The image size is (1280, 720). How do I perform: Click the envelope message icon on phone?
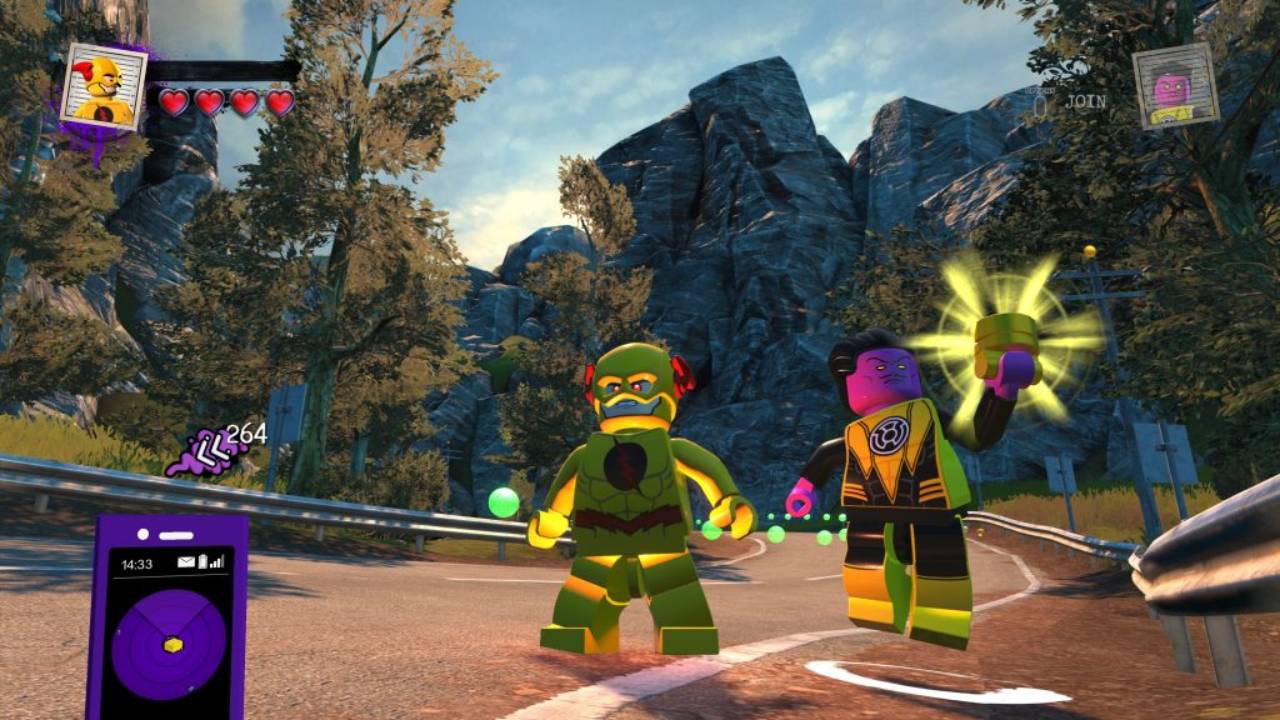(x=186, y=563)
